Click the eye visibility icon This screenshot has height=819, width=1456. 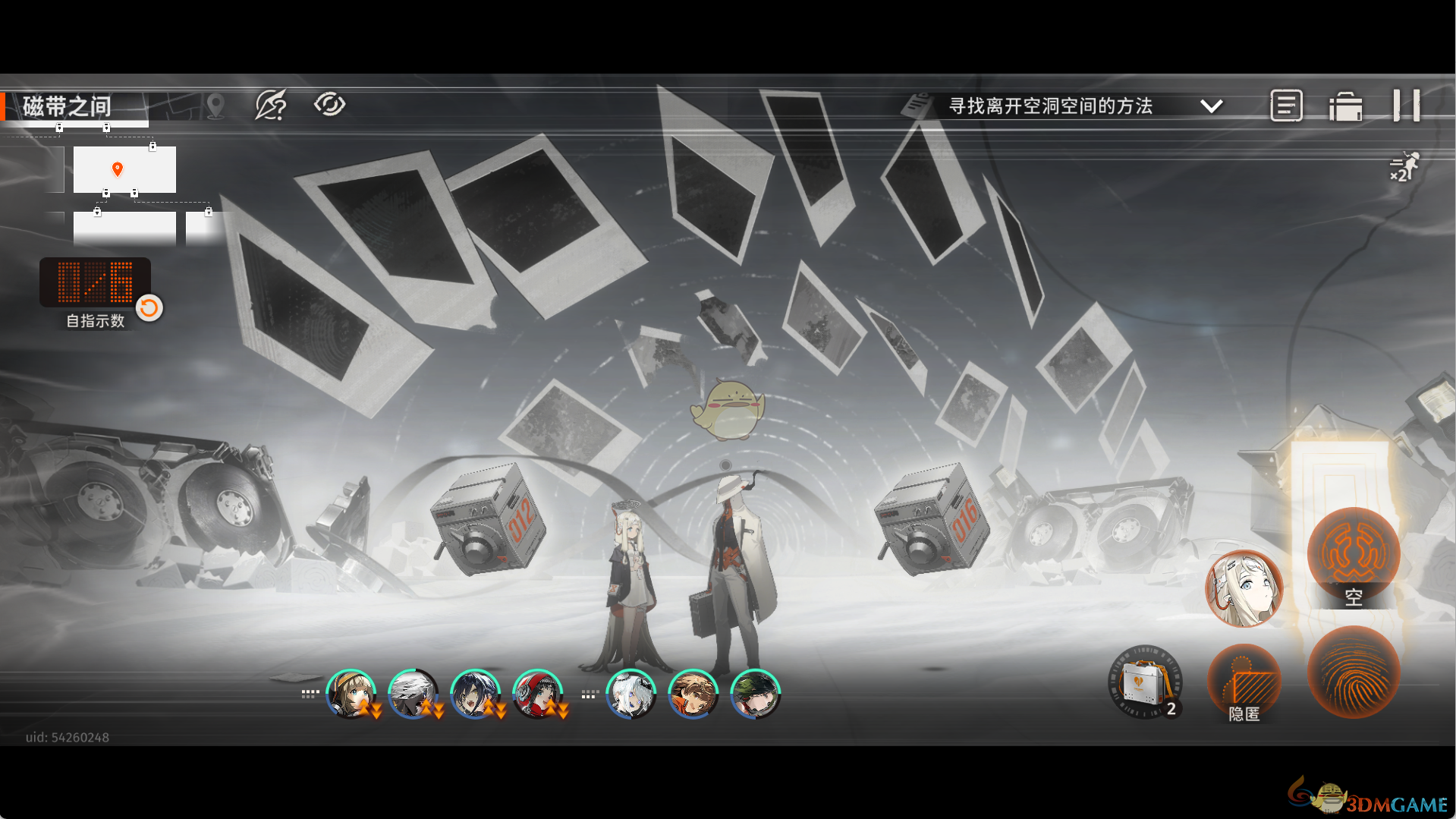[329, 105]
